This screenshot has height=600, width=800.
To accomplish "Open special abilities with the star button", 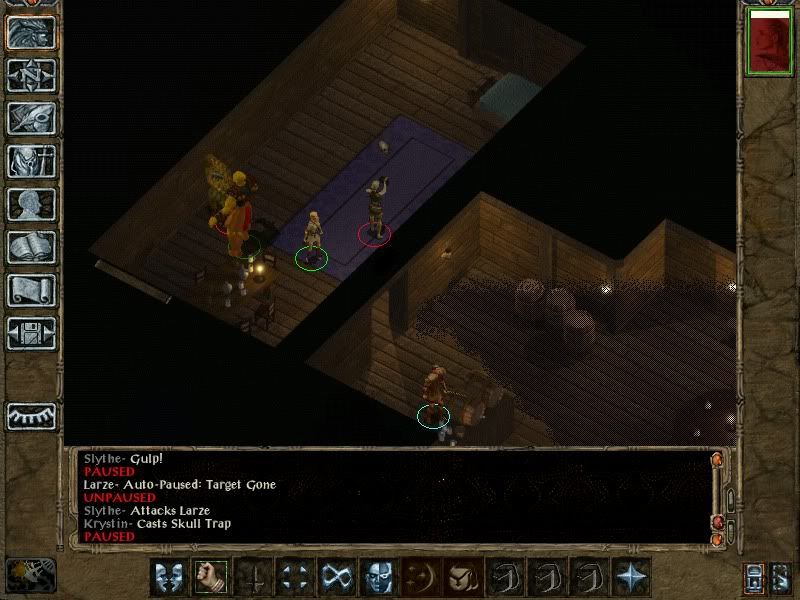I will click(630, 577).
